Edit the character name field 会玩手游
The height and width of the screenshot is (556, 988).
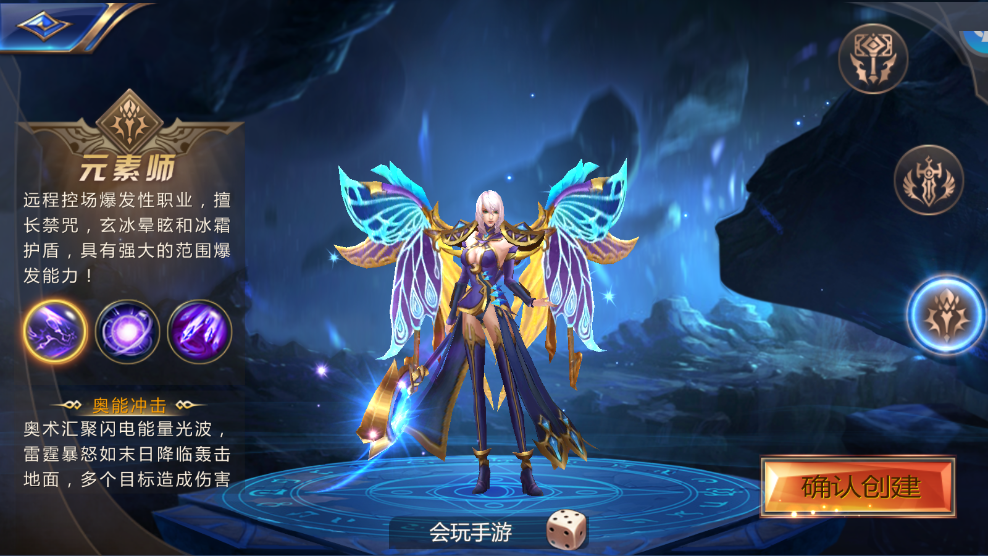point(470,531)
